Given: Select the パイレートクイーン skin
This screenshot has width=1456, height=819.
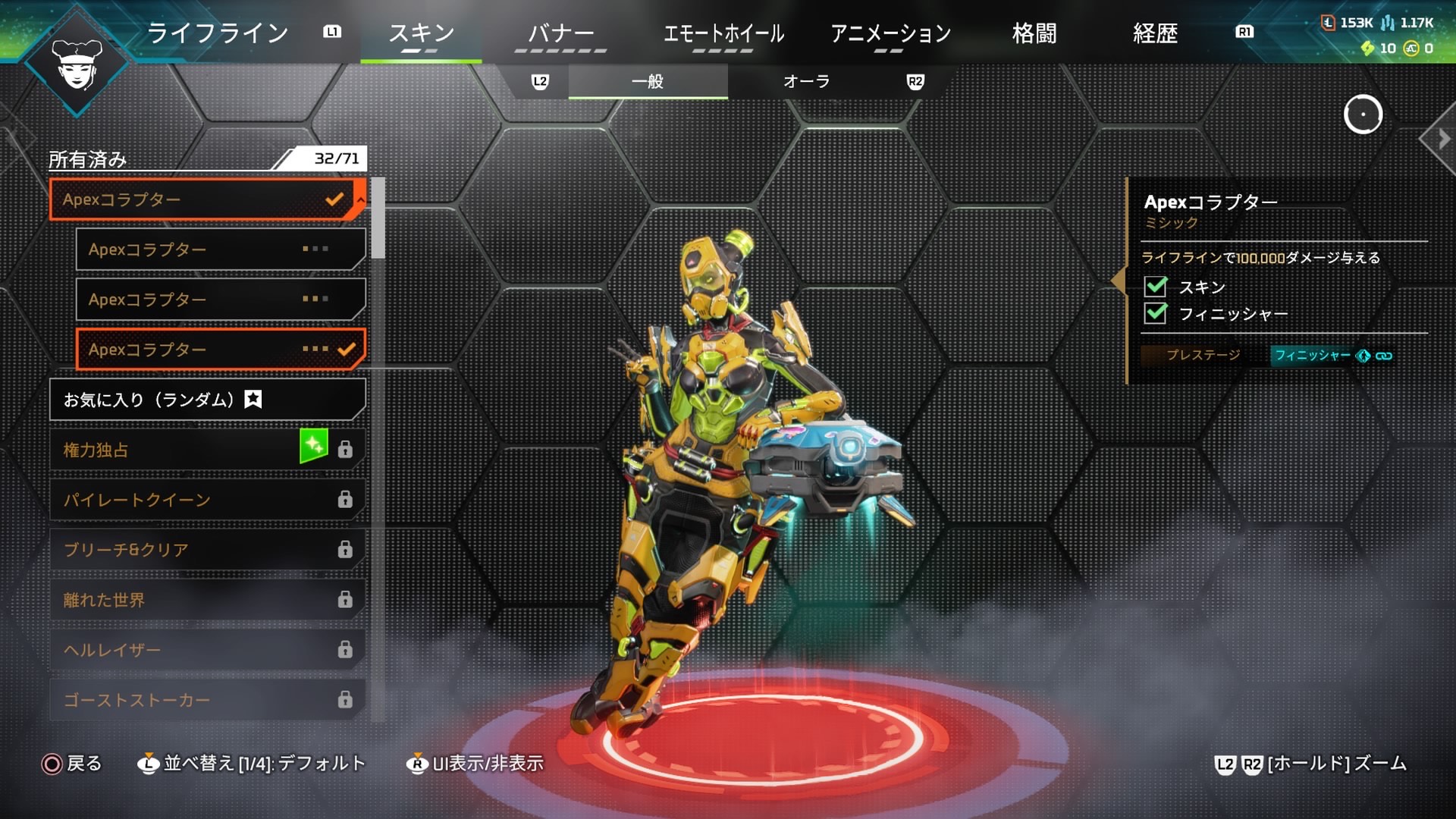Looking at the screenshot, I should click(x=207, y=500).
